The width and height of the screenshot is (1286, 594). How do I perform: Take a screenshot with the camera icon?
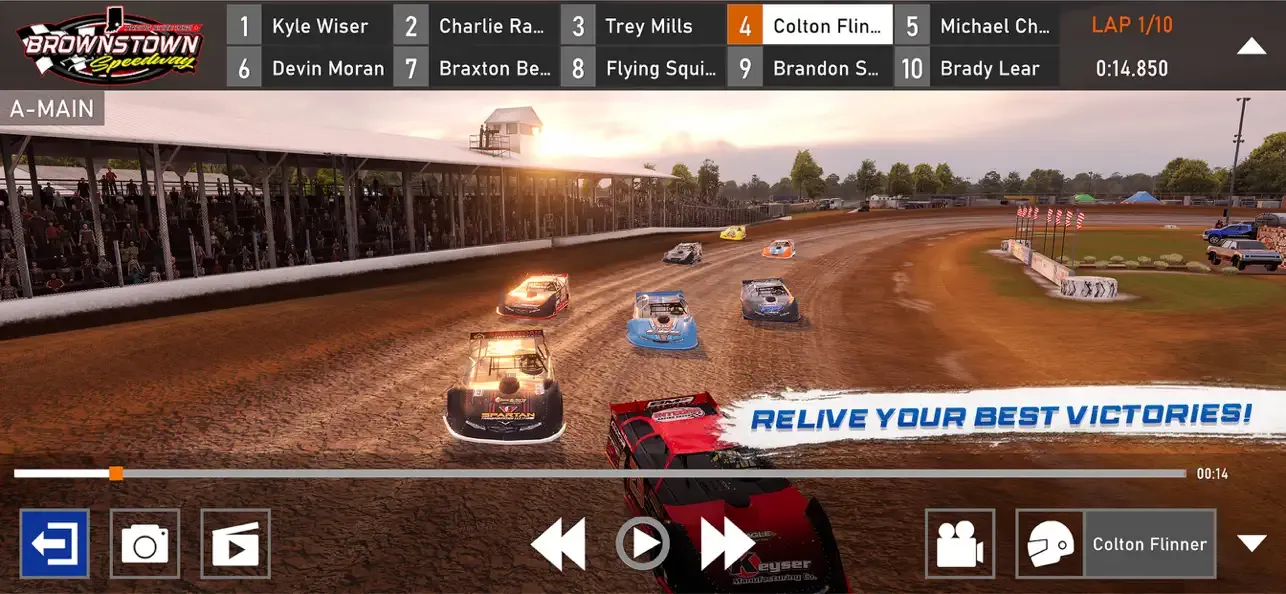tap(145, 544)
